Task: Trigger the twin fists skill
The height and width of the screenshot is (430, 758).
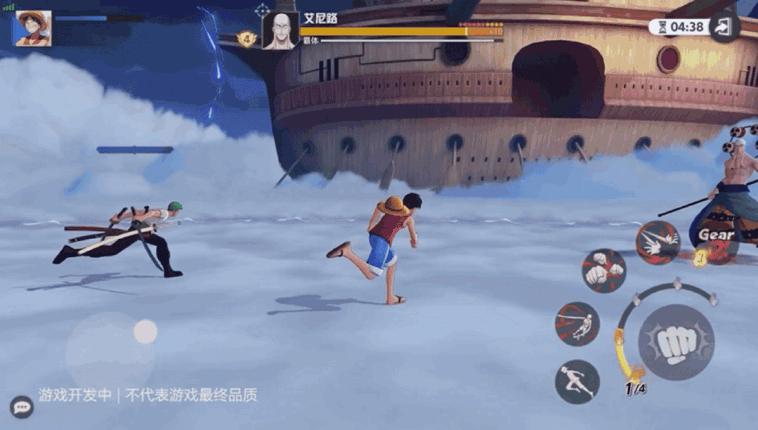Action: [x=604, y=271]
